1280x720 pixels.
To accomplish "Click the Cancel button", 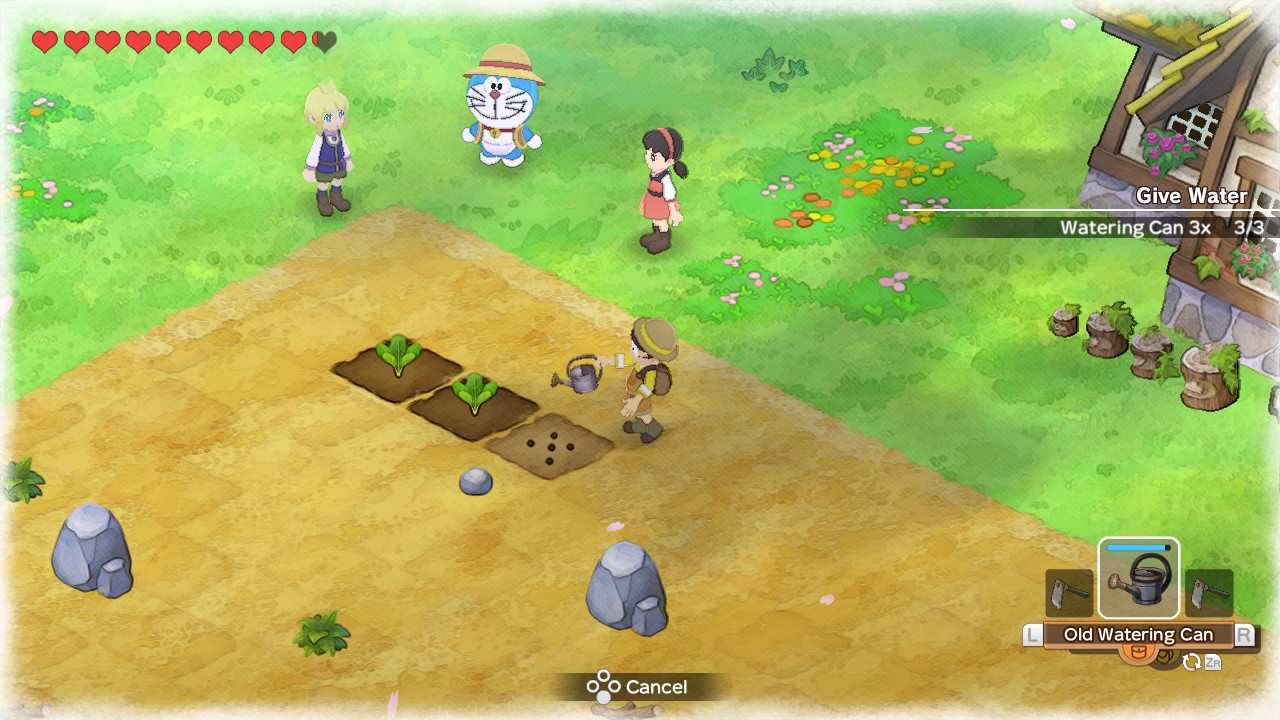I will [x=655, y=687].
